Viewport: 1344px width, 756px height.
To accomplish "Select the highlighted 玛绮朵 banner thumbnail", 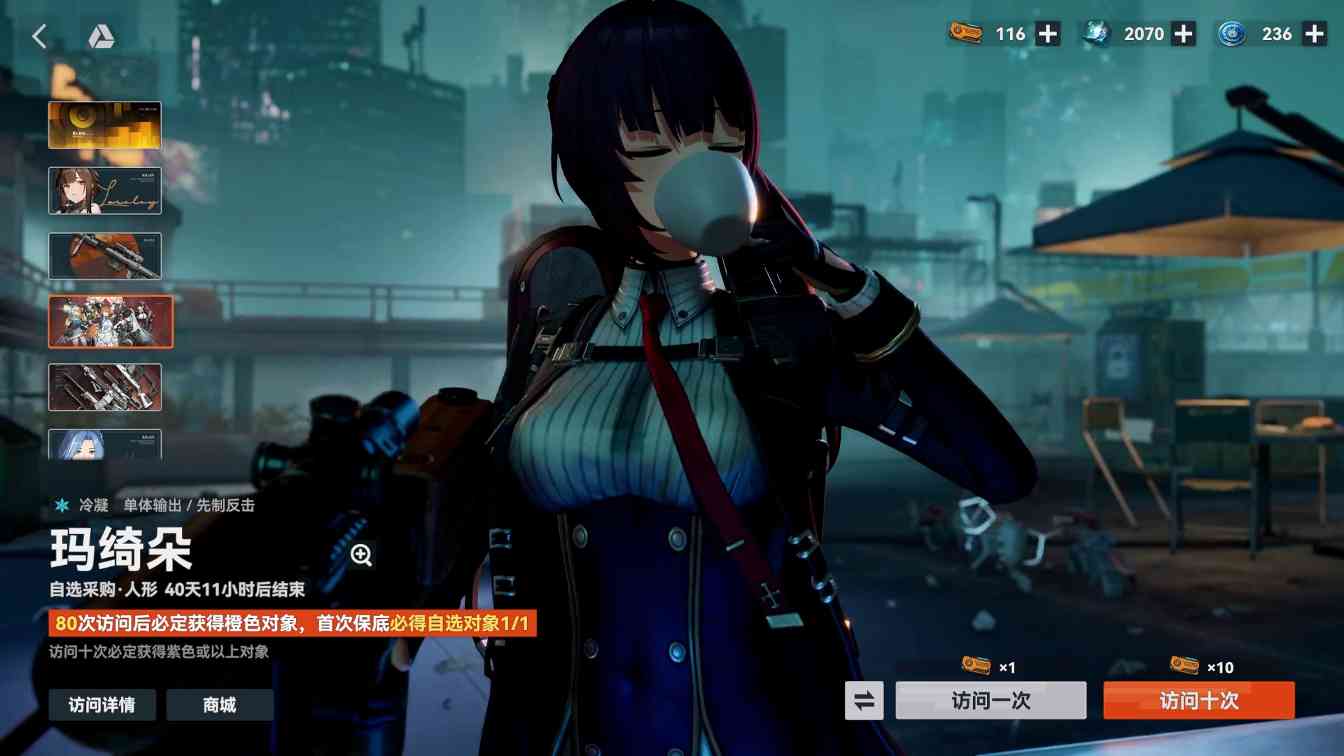I will pos(110,321).
